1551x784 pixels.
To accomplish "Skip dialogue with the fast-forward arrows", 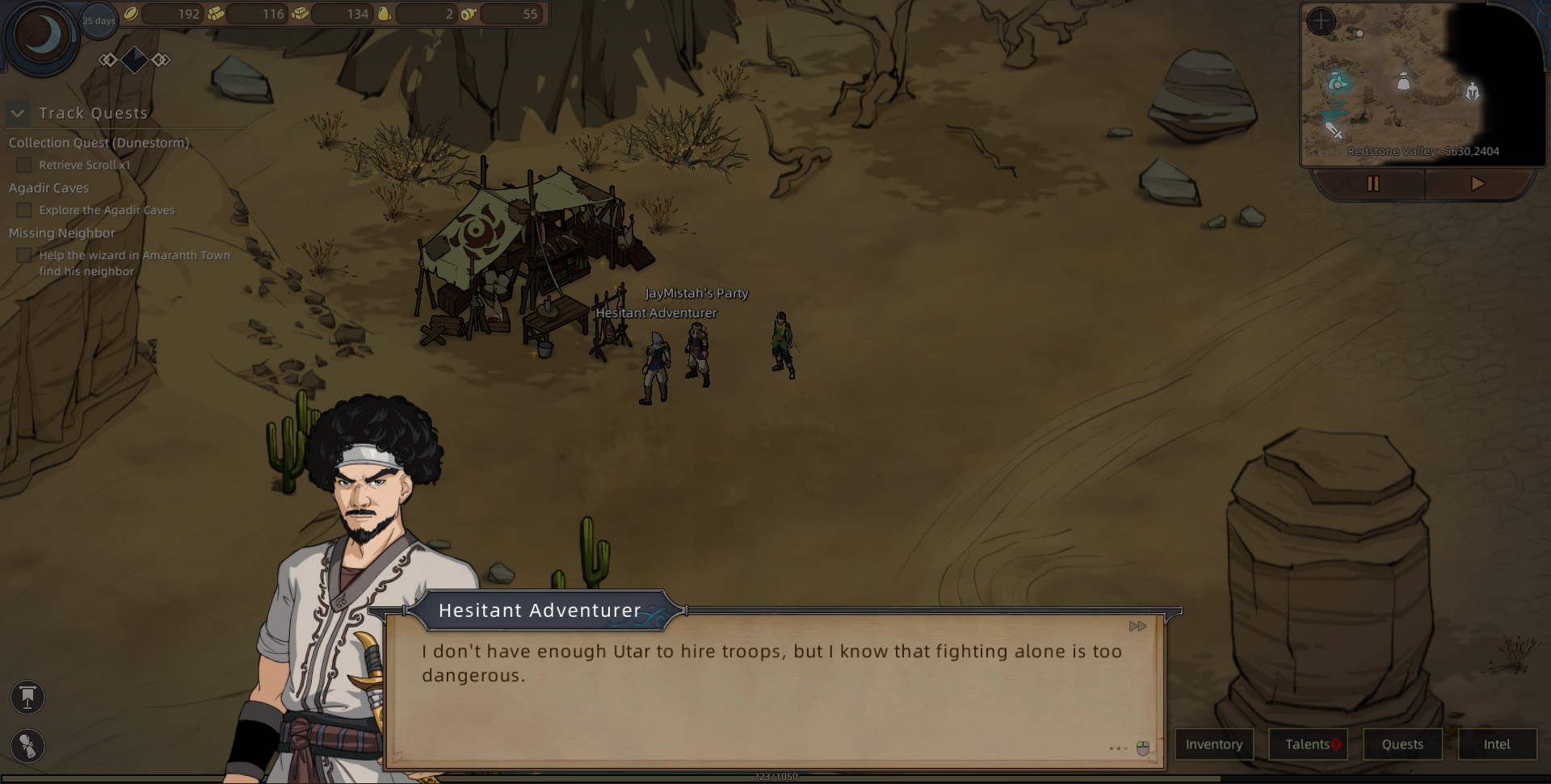I will [x=1137, y=627].
